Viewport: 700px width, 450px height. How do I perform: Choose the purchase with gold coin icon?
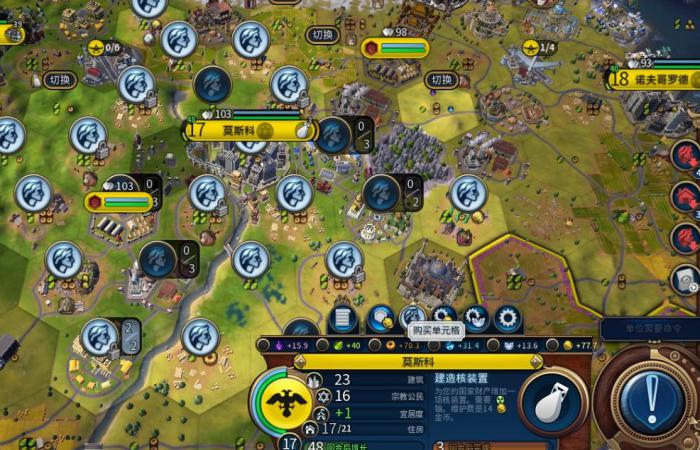point(380,319)
